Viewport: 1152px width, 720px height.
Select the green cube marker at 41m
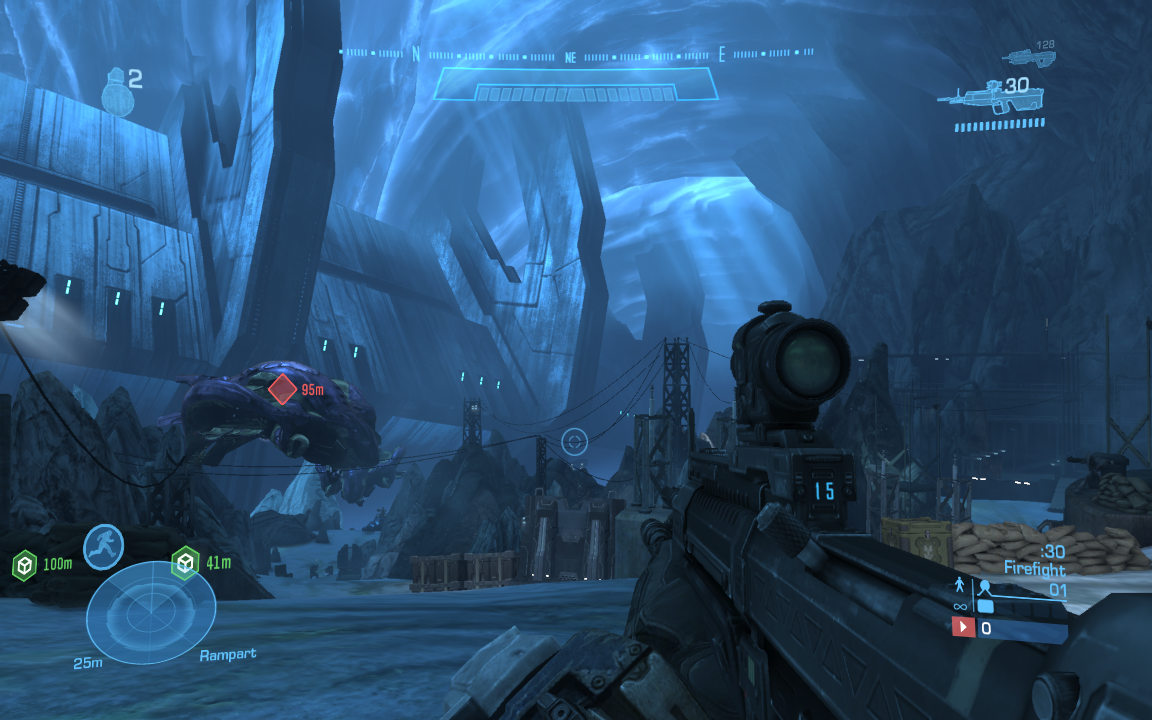point(185,564)
